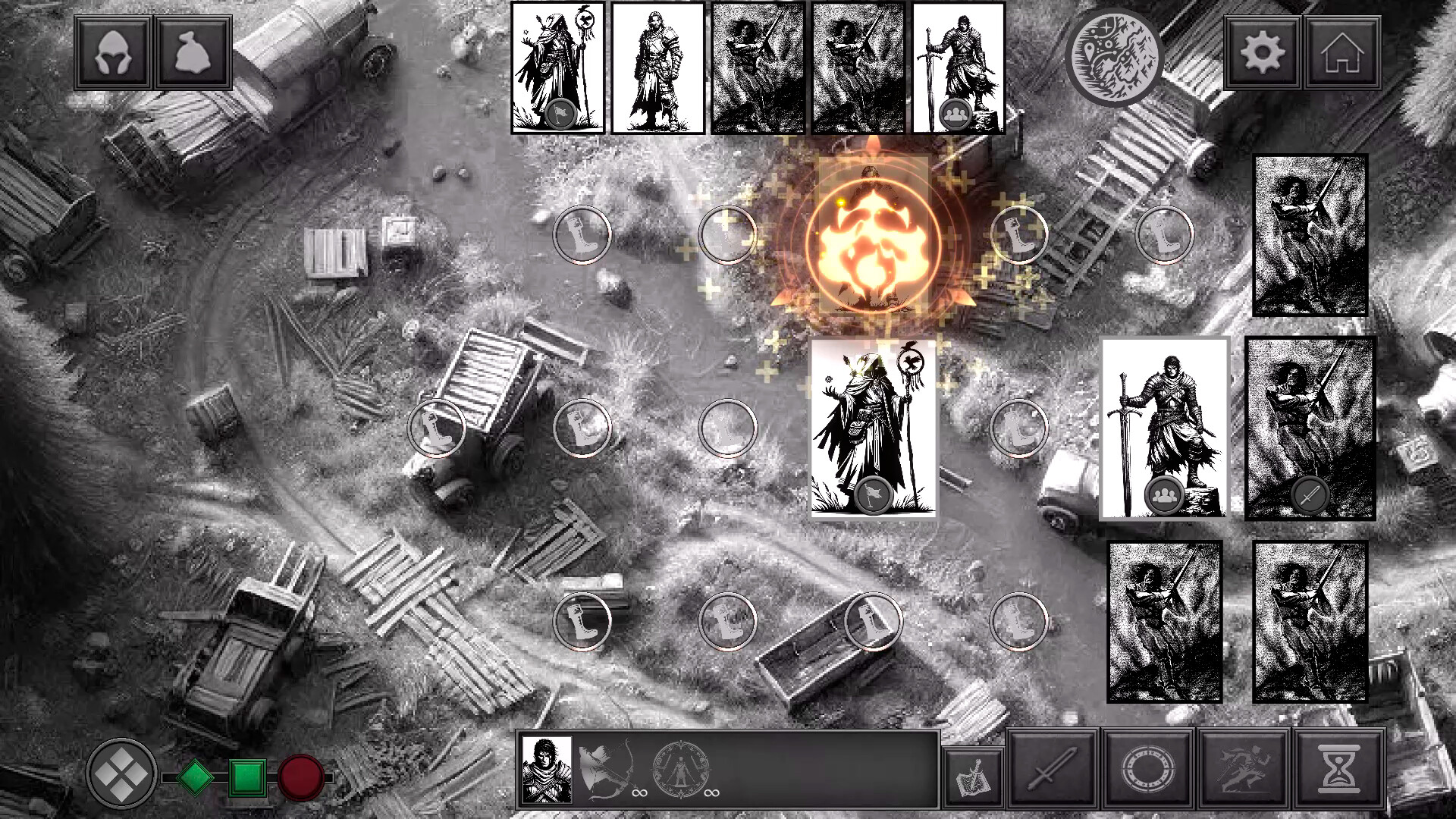
Task: Open the inventory bag menu
Action: pos(192,52)
